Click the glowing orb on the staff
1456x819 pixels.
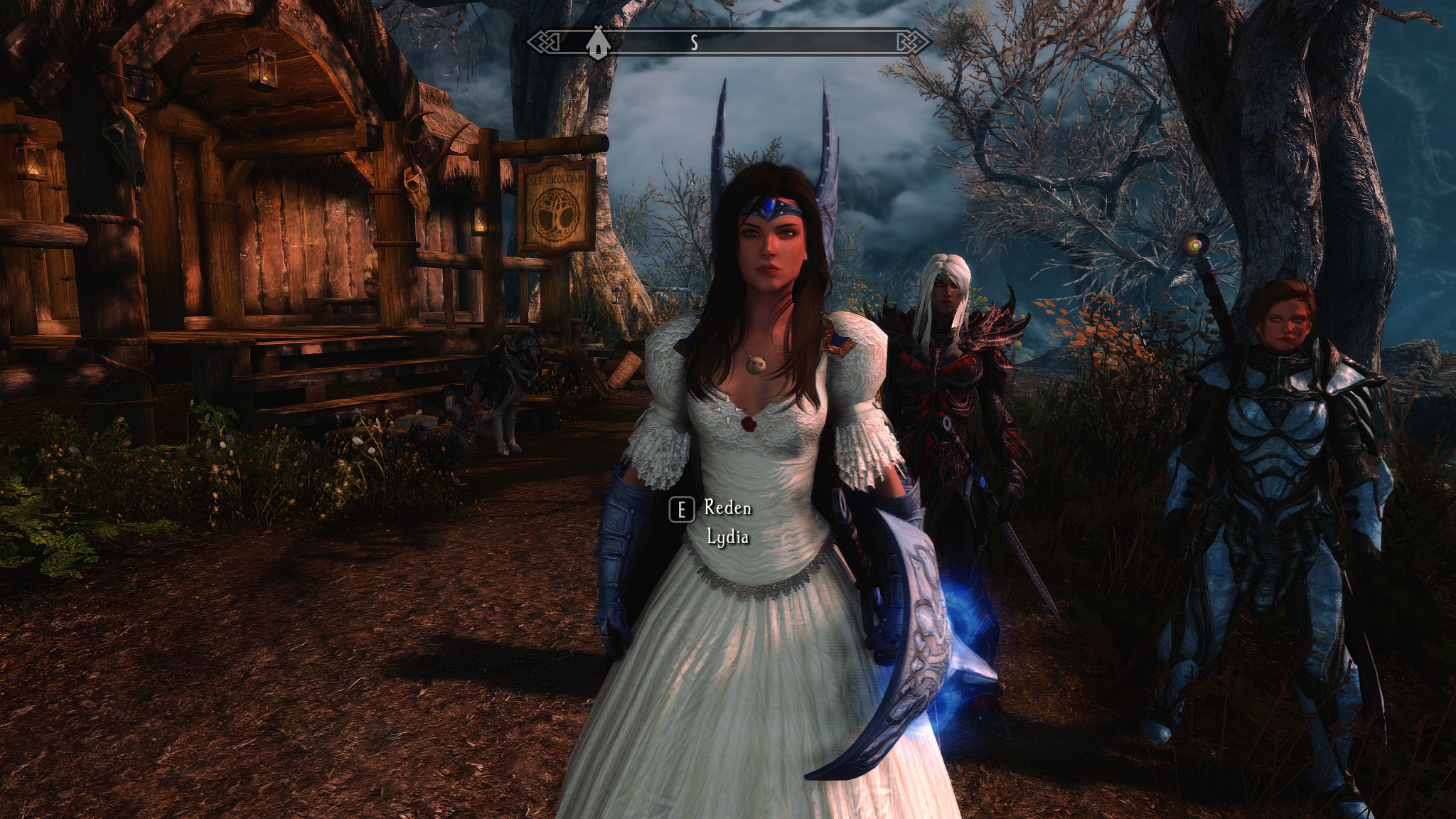tap(1197, 244)
